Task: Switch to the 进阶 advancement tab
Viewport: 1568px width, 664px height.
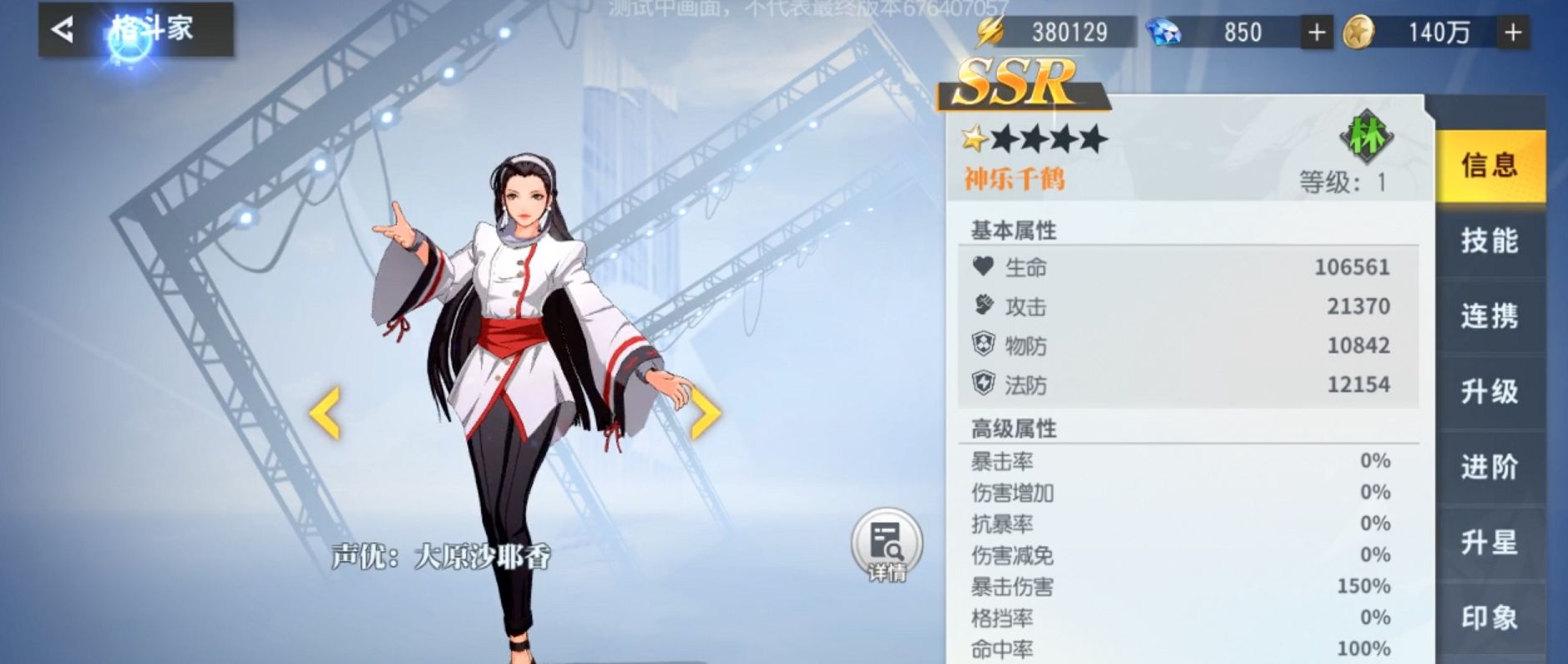Action: (x=1489, y=466)
